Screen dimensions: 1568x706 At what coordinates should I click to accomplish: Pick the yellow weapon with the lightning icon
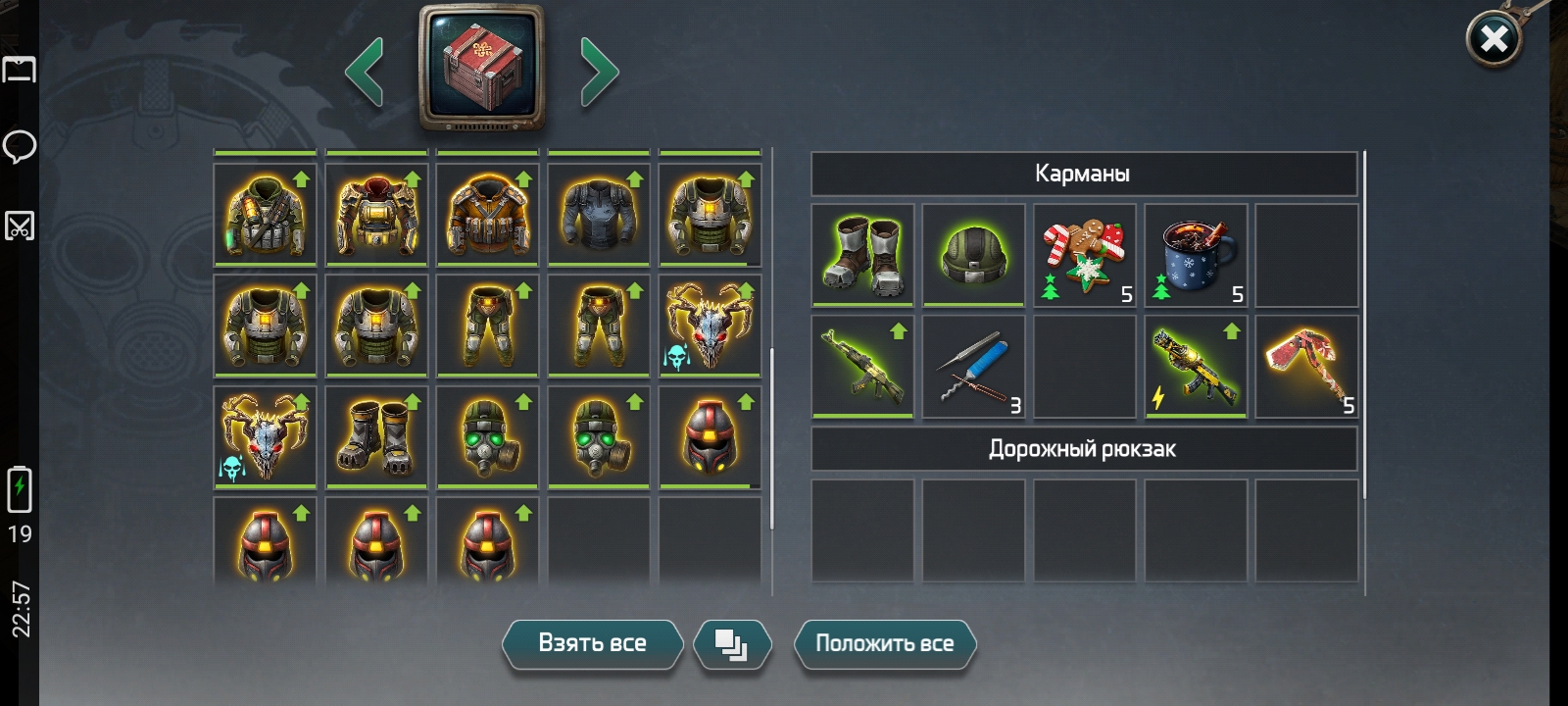click(1196, 367)
